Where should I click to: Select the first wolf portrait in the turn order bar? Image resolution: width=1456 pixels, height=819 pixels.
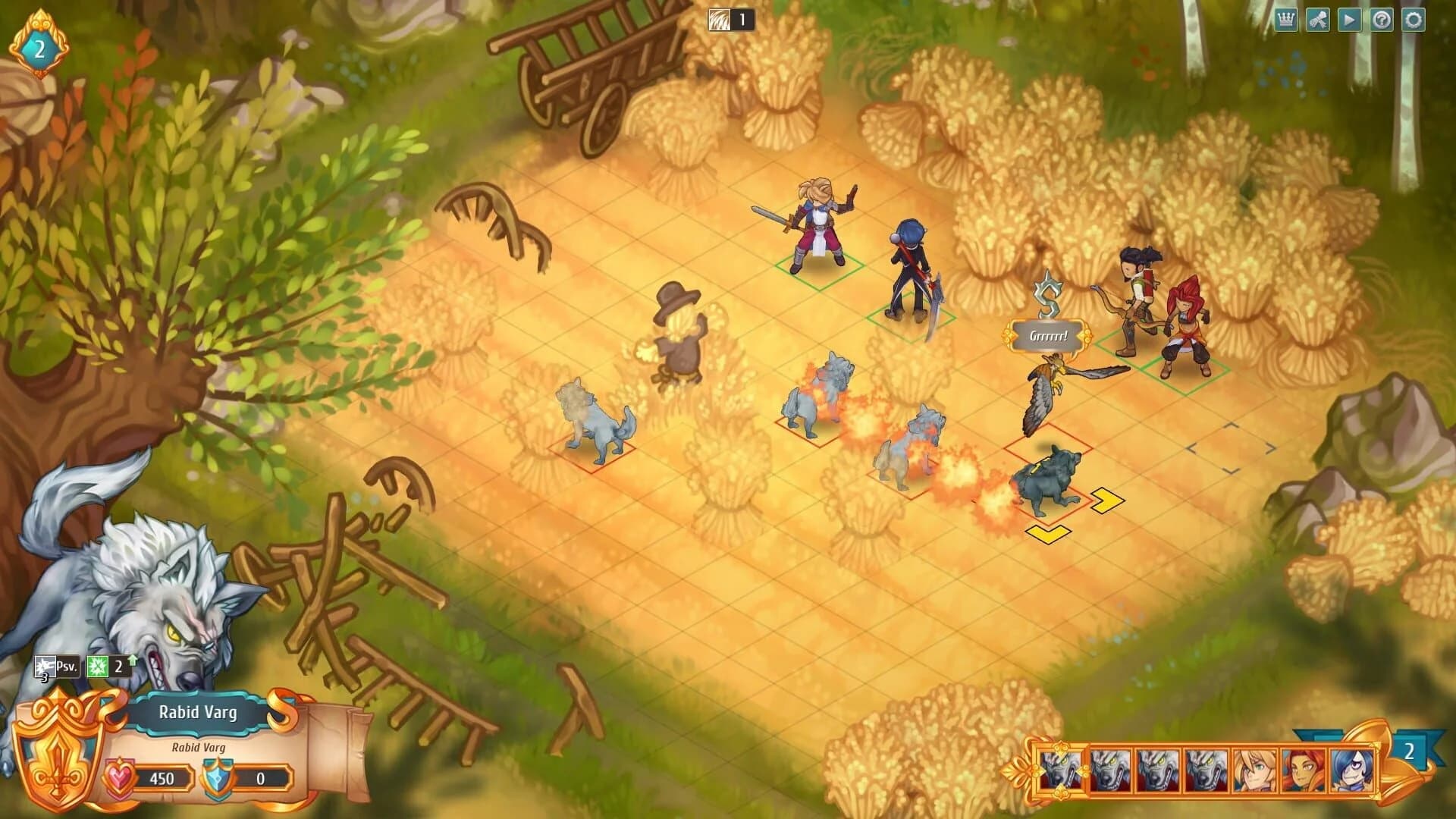pos(1062,771)
